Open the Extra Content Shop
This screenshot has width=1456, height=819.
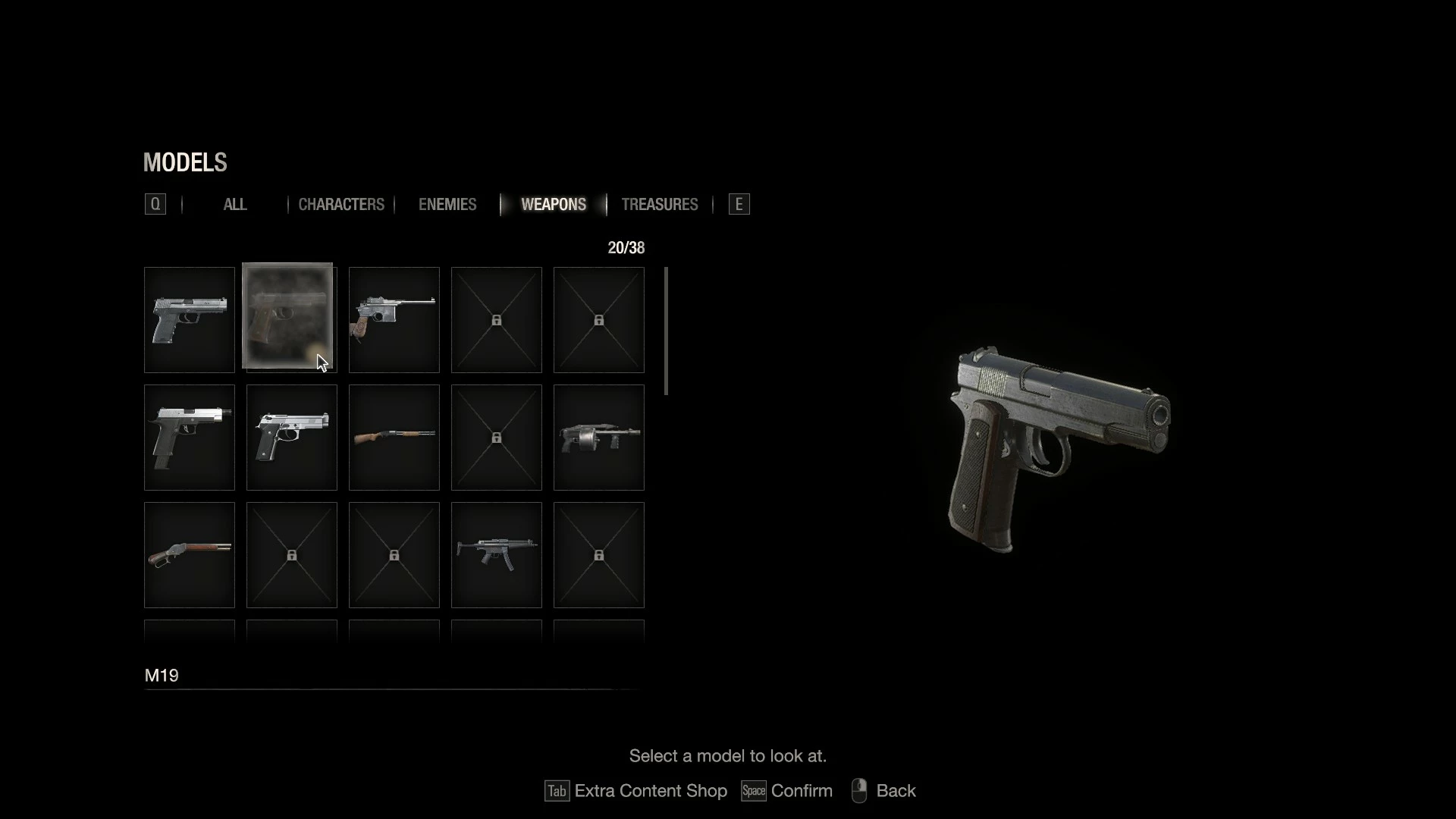tap(635, 791)
